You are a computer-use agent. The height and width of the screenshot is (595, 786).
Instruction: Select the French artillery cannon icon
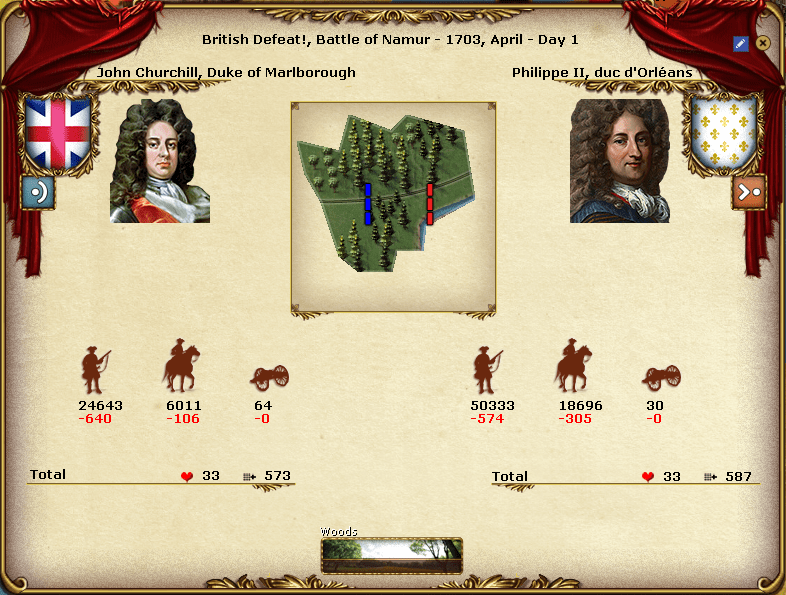(x=662, y=377)
